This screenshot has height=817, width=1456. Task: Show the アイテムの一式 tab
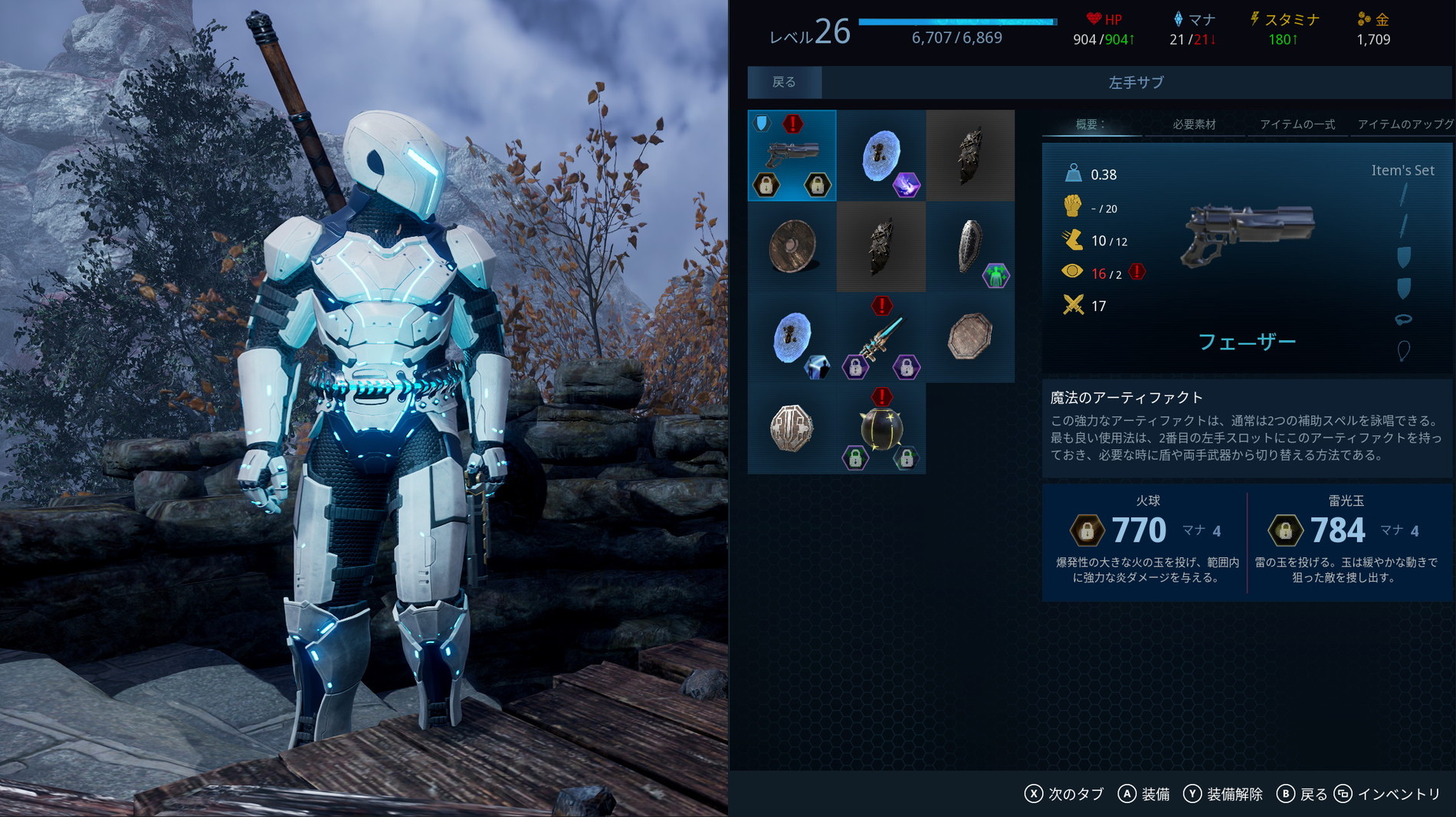click(1297, 124)
